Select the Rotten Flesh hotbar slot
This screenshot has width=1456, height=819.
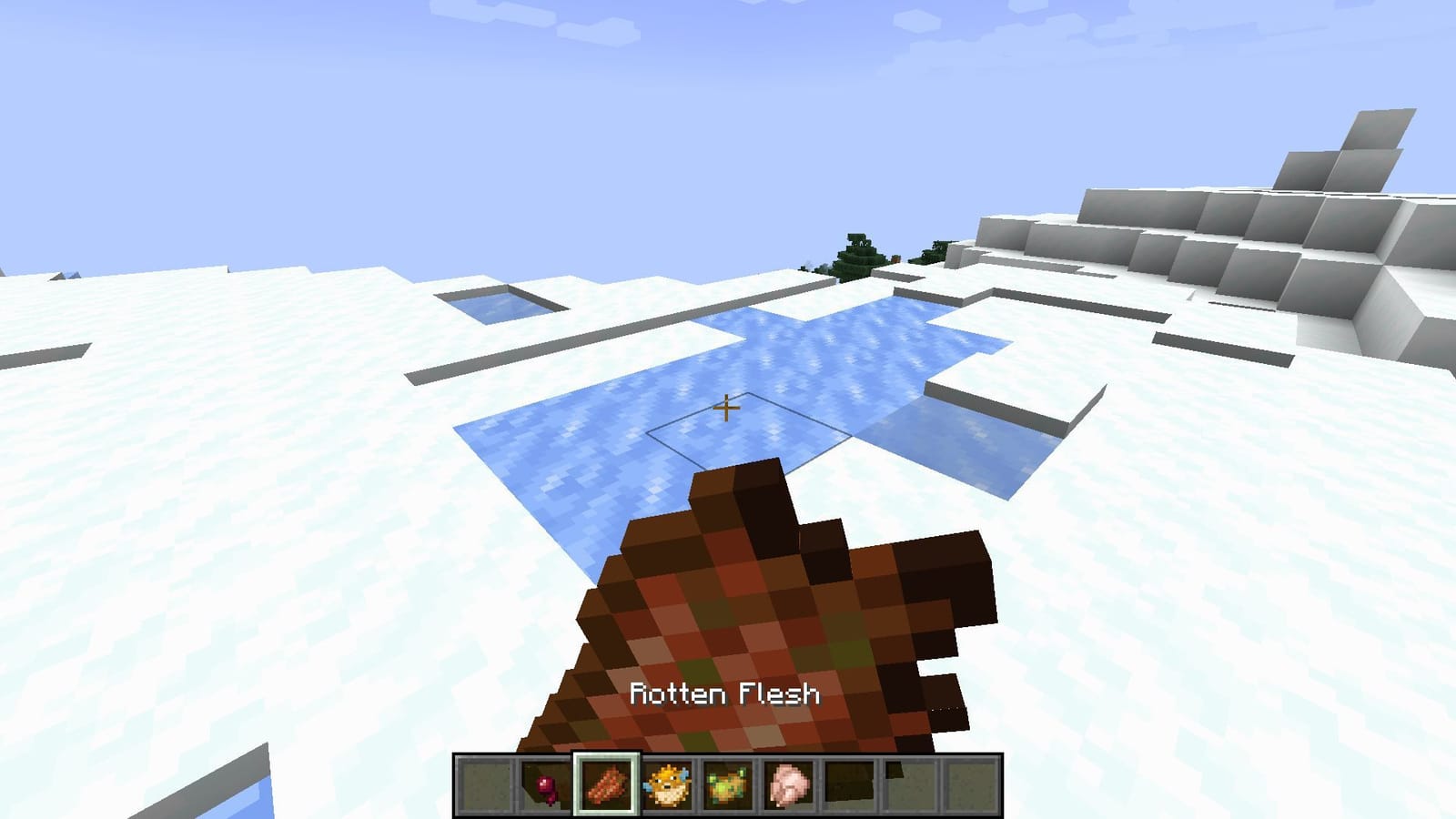coord(607,784)
